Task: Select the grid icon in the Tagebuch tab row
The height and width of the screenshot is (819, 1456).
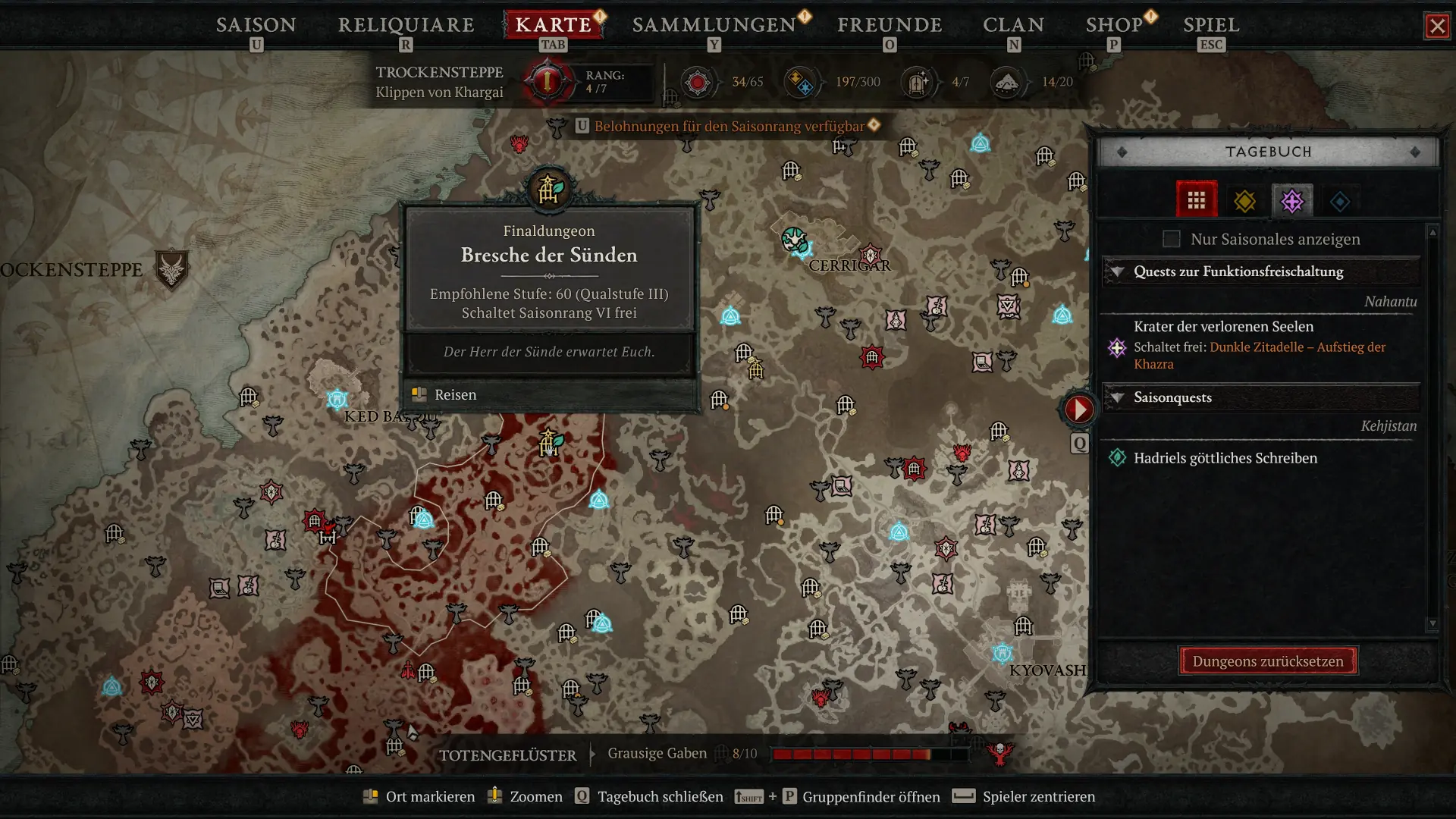Action: 1197,199
